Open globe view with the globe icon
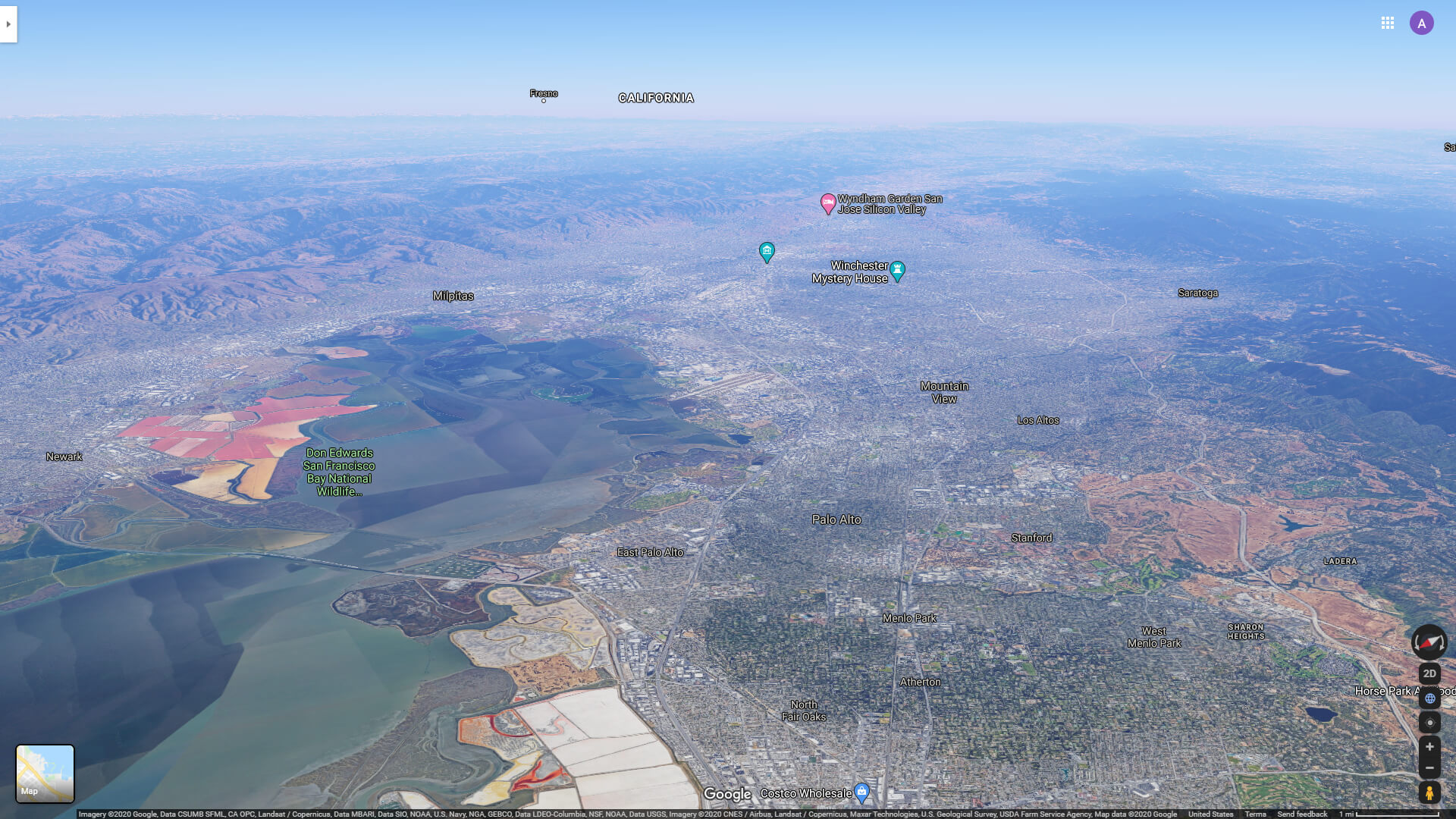This screenshot has height=819, width=1456. click(1429, 699)
